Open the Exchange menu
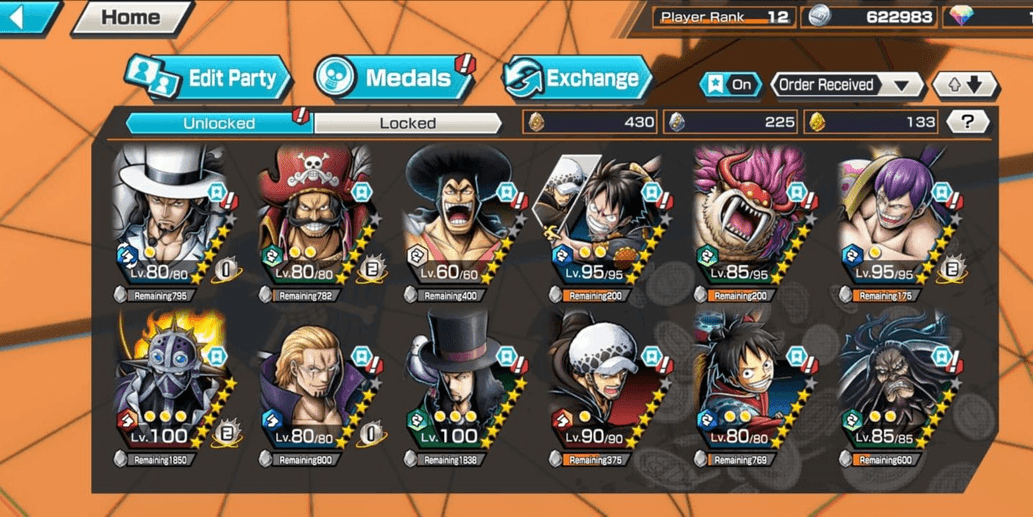Screen dimensions: 1033x517 click(x=577, y=78)
